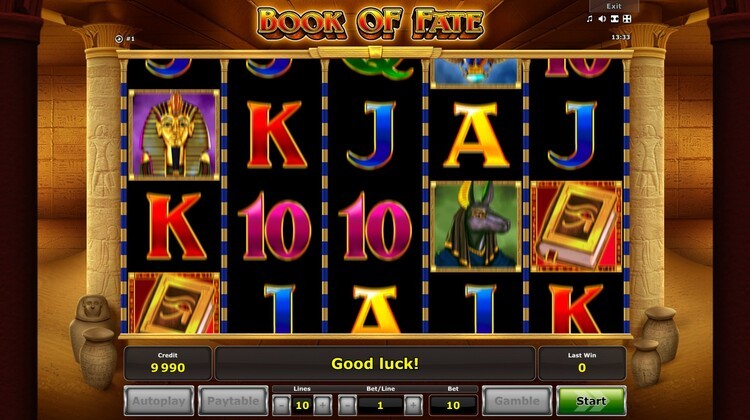750x420 pixels.
Task: Click the green Start button
Action: pyautogui.click(x=591, y=401)
